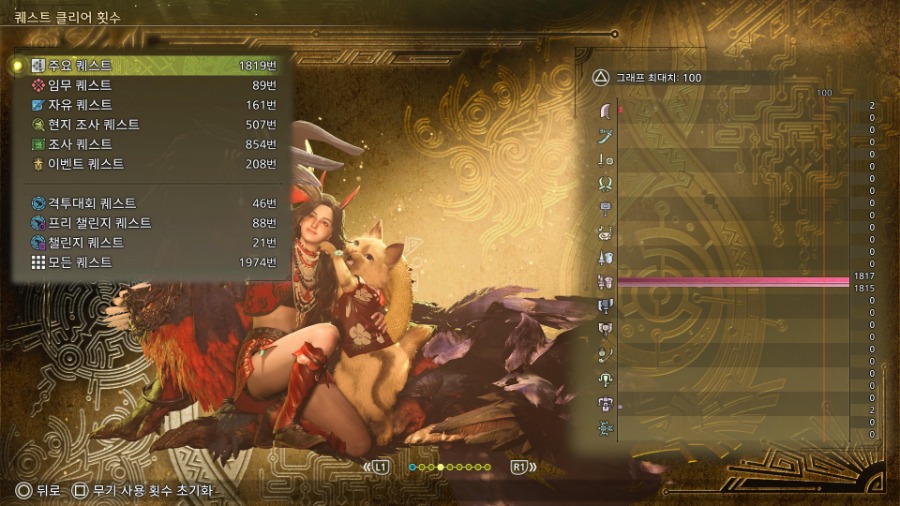
Task: Choose the 프리 챌린지 퀘스트 row
Action: click(x=150, y=223)
